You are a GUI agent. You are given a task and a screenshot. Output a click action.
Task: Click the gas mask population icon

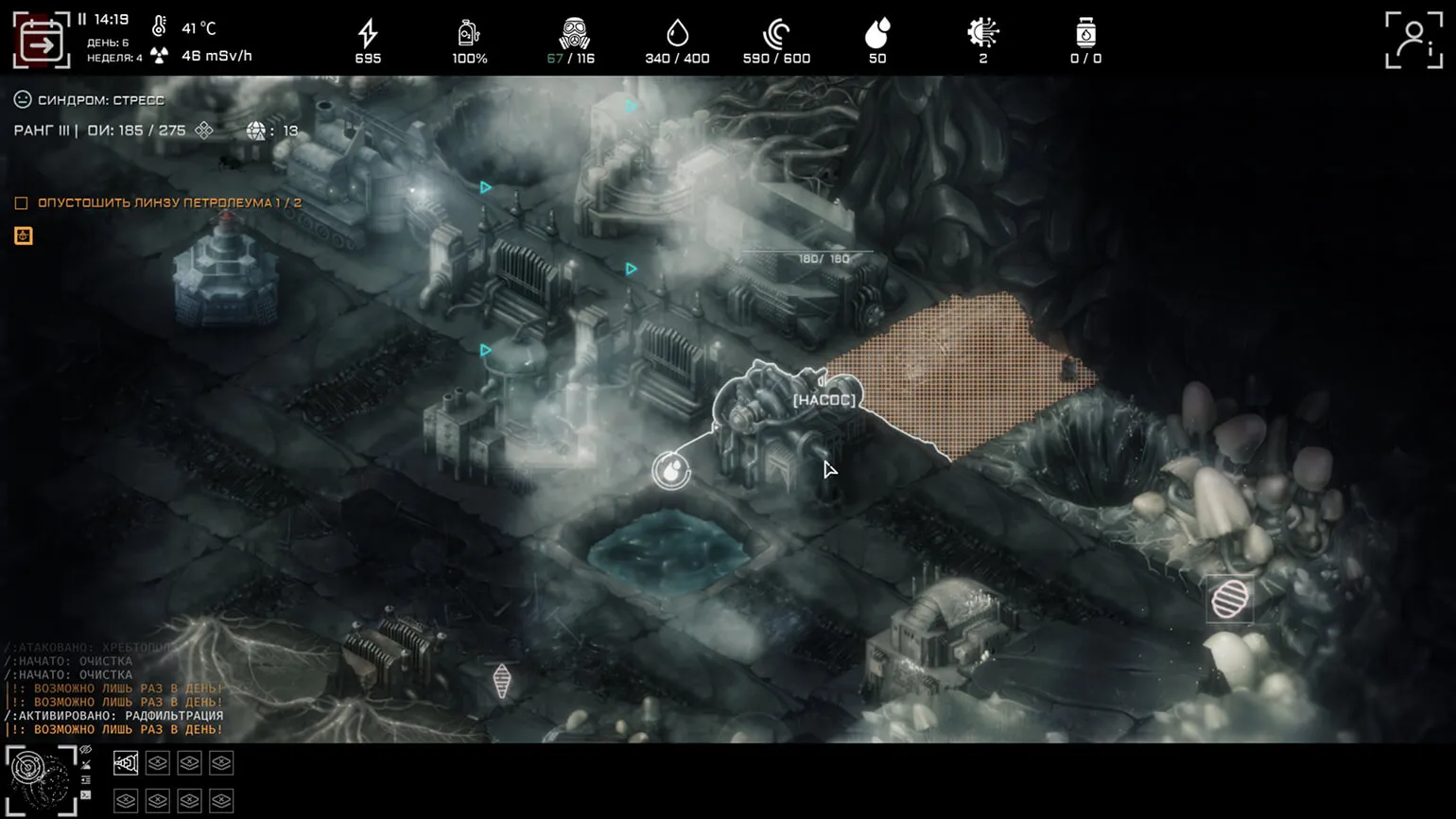pos(573,34)
